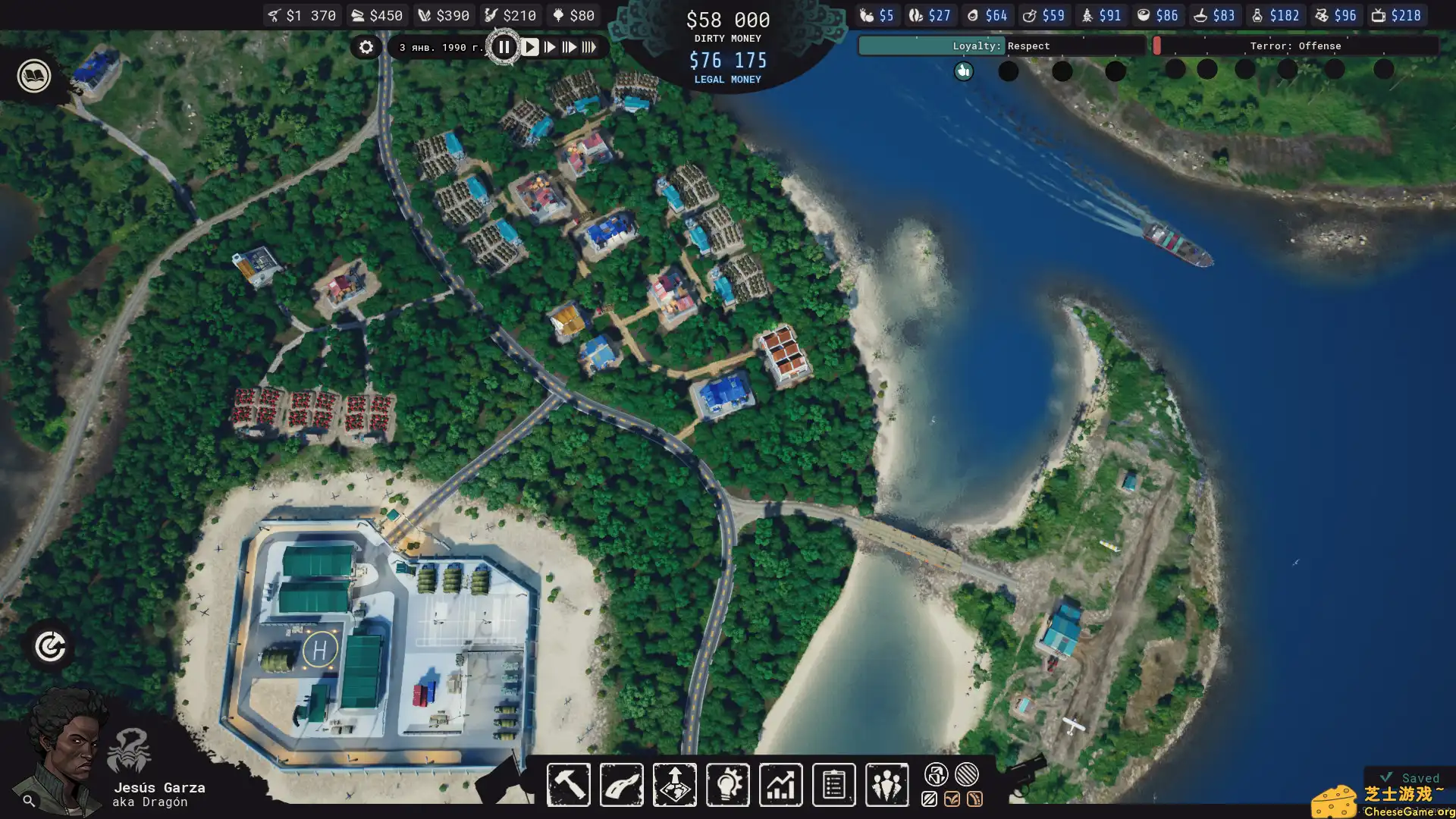Open the lieutenants panel
Image resolution: width=1456 pixels, height=819 pixels.
[886, 785]
